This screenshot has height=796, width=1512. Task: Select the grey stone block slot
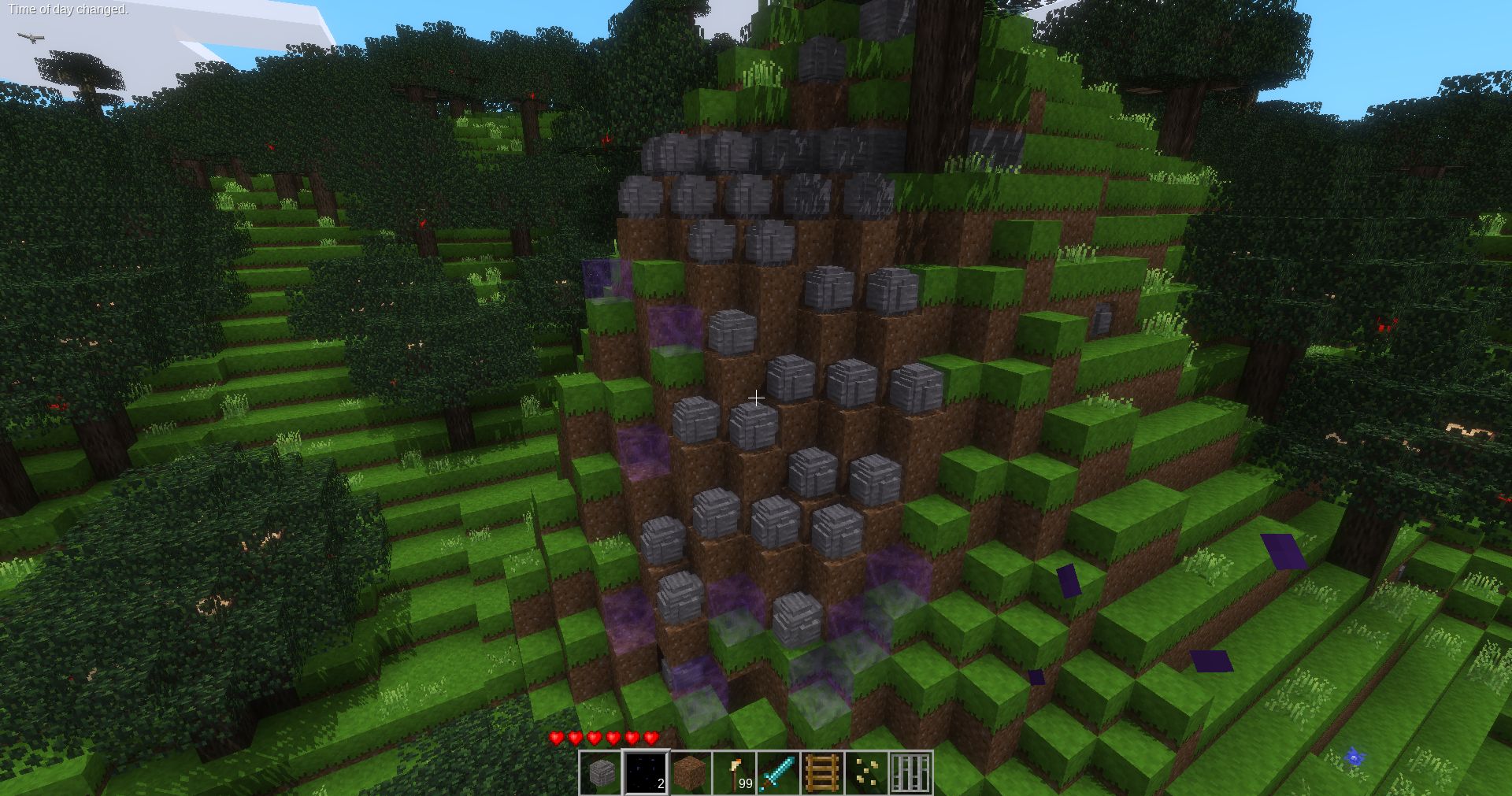point(602,773)
